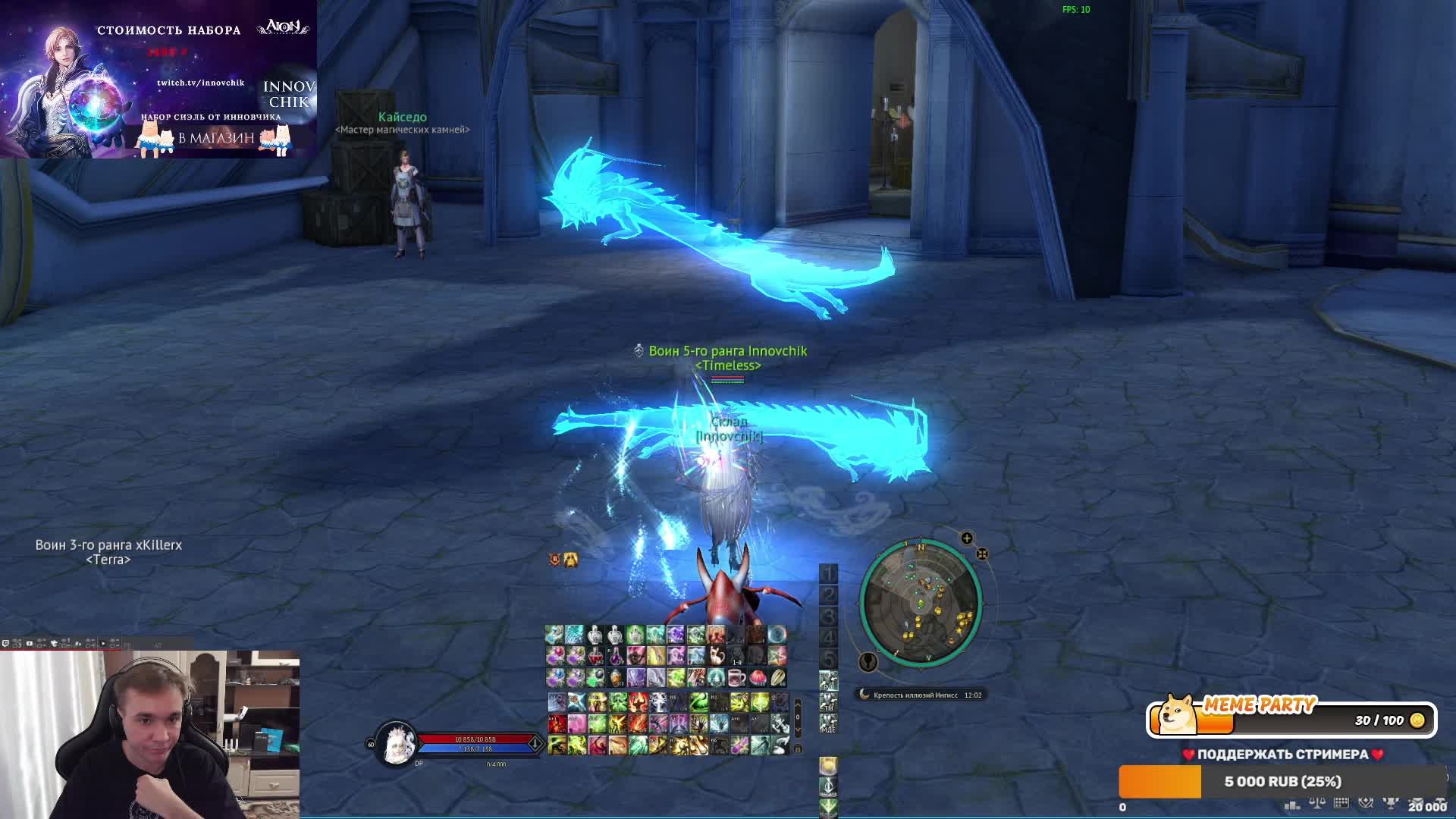
Task: Click the minimap plus zoom button
Action: pyautogui.click(x=967, y=538)
